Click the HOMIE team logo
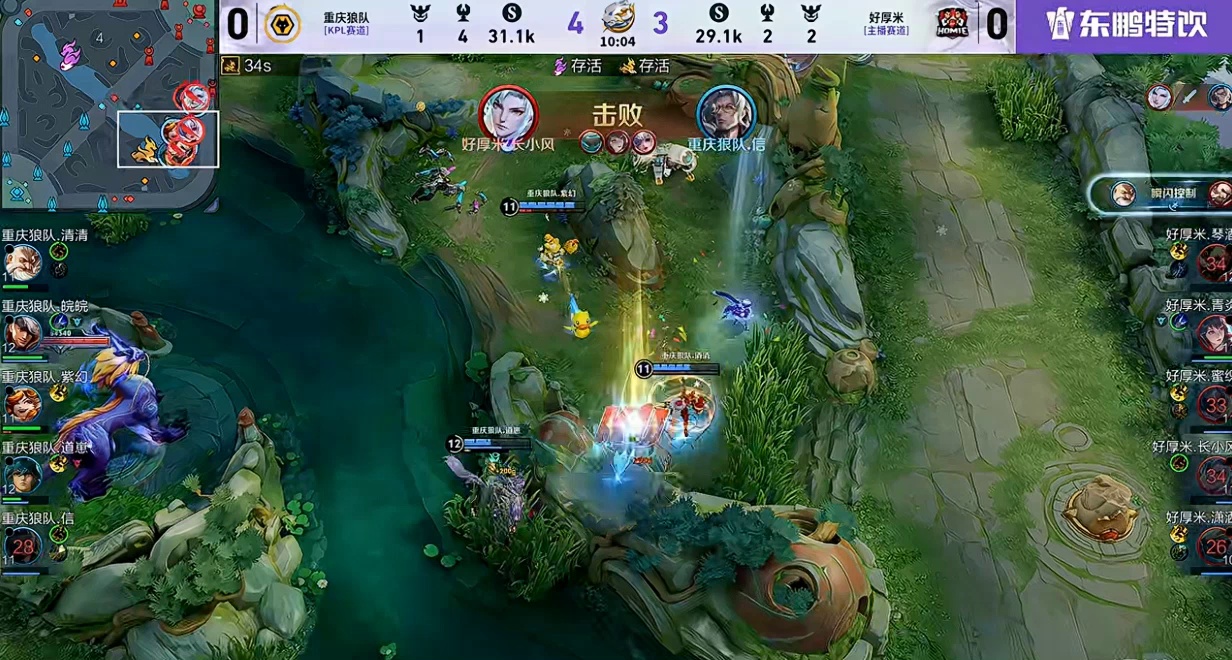The height and width of the screenshot is (660, 1232). click(952, 24)
